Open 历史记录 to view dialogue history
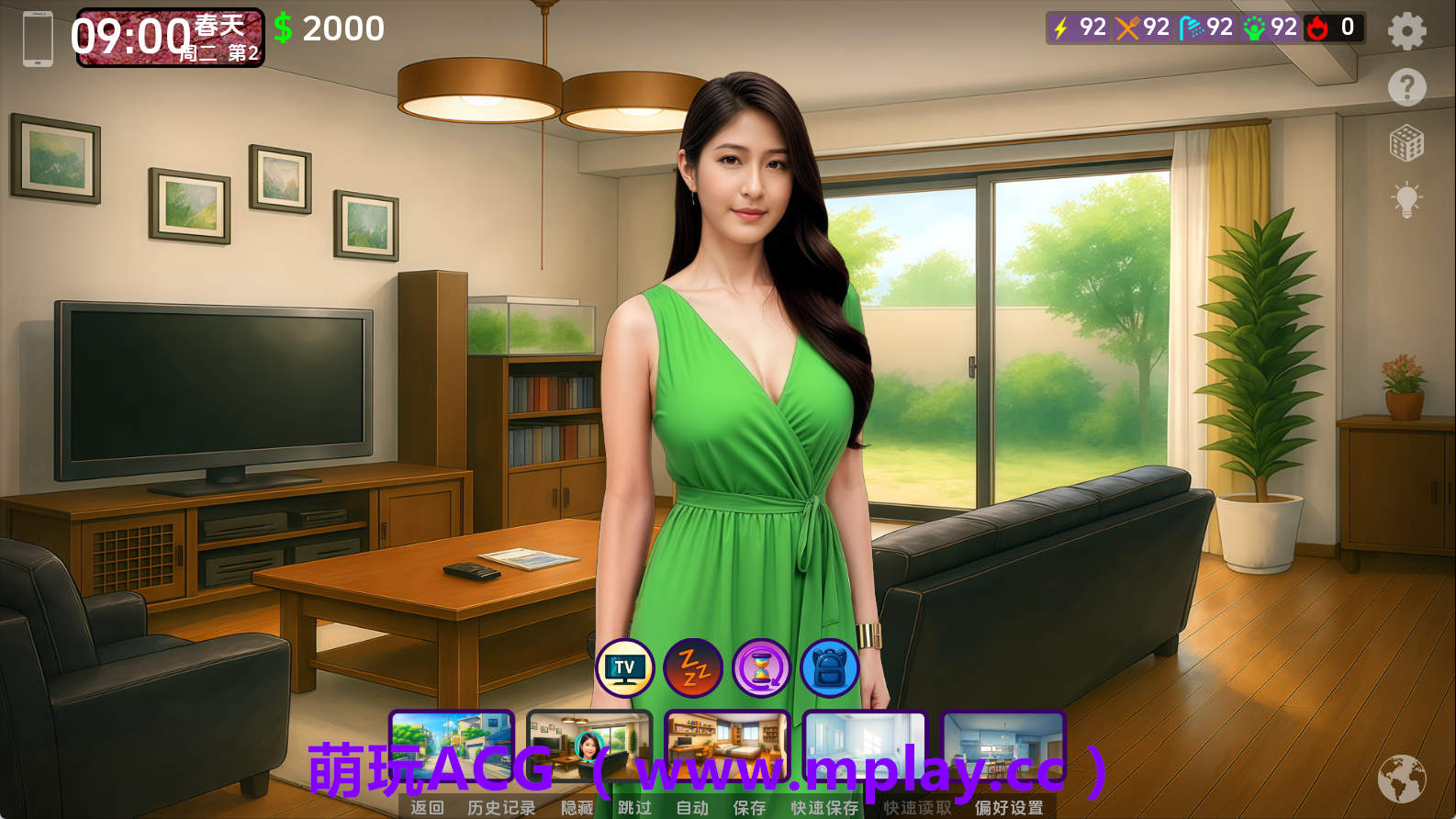The height and width of the screenshot is (819, 1456). click(501, 808)
